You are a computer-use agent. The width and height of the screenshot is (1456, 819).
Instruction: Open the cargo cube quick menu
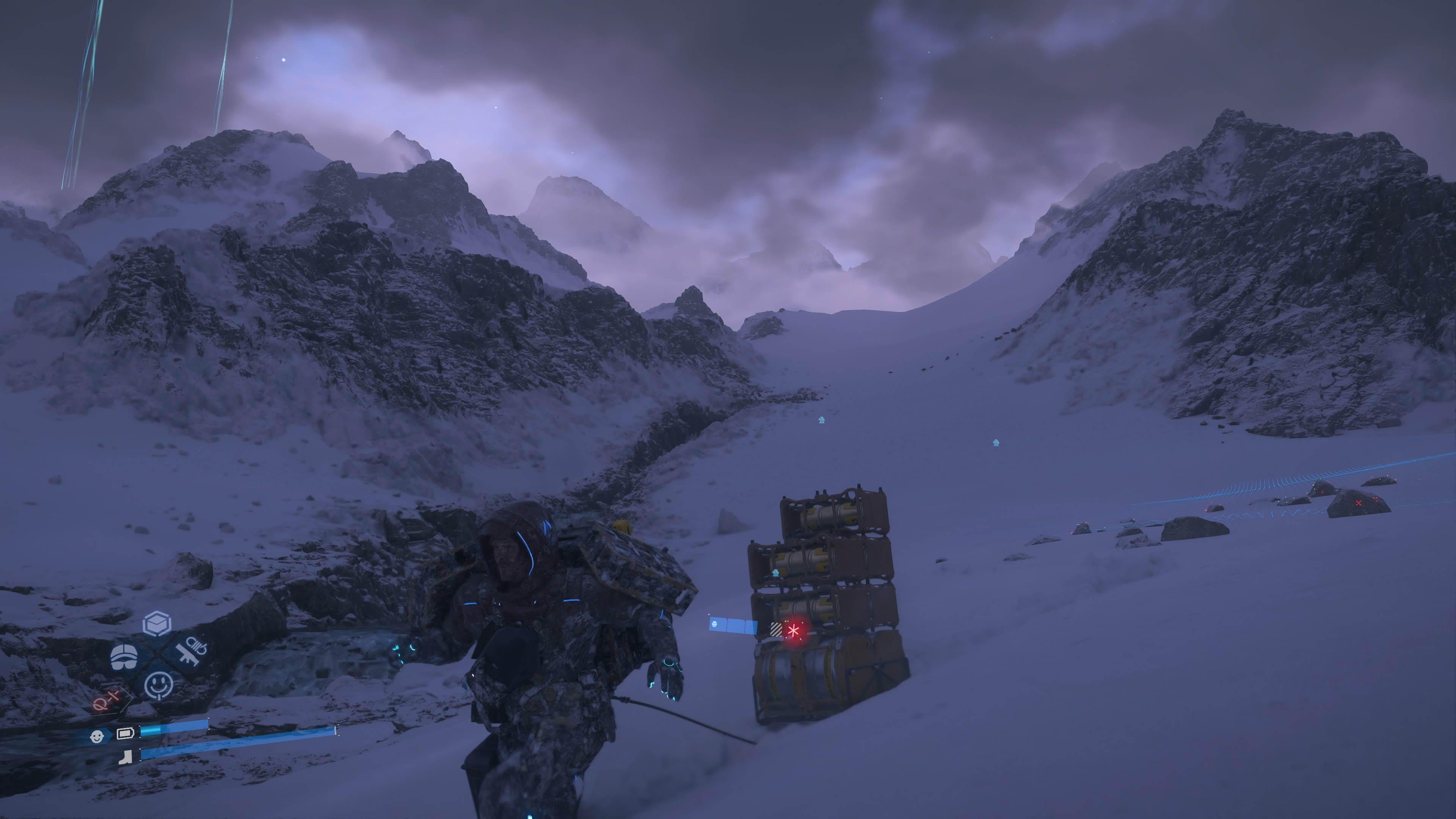157,623
